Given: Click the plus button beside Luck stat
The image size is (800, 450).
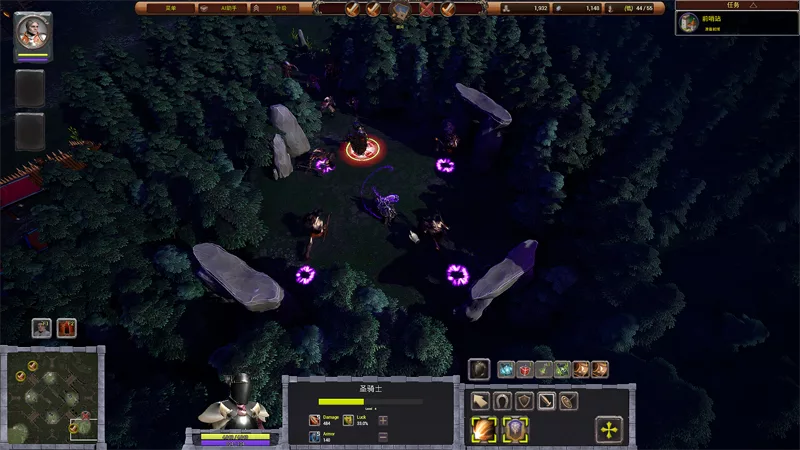Looking at the screenshot, I should pos(383,420).
